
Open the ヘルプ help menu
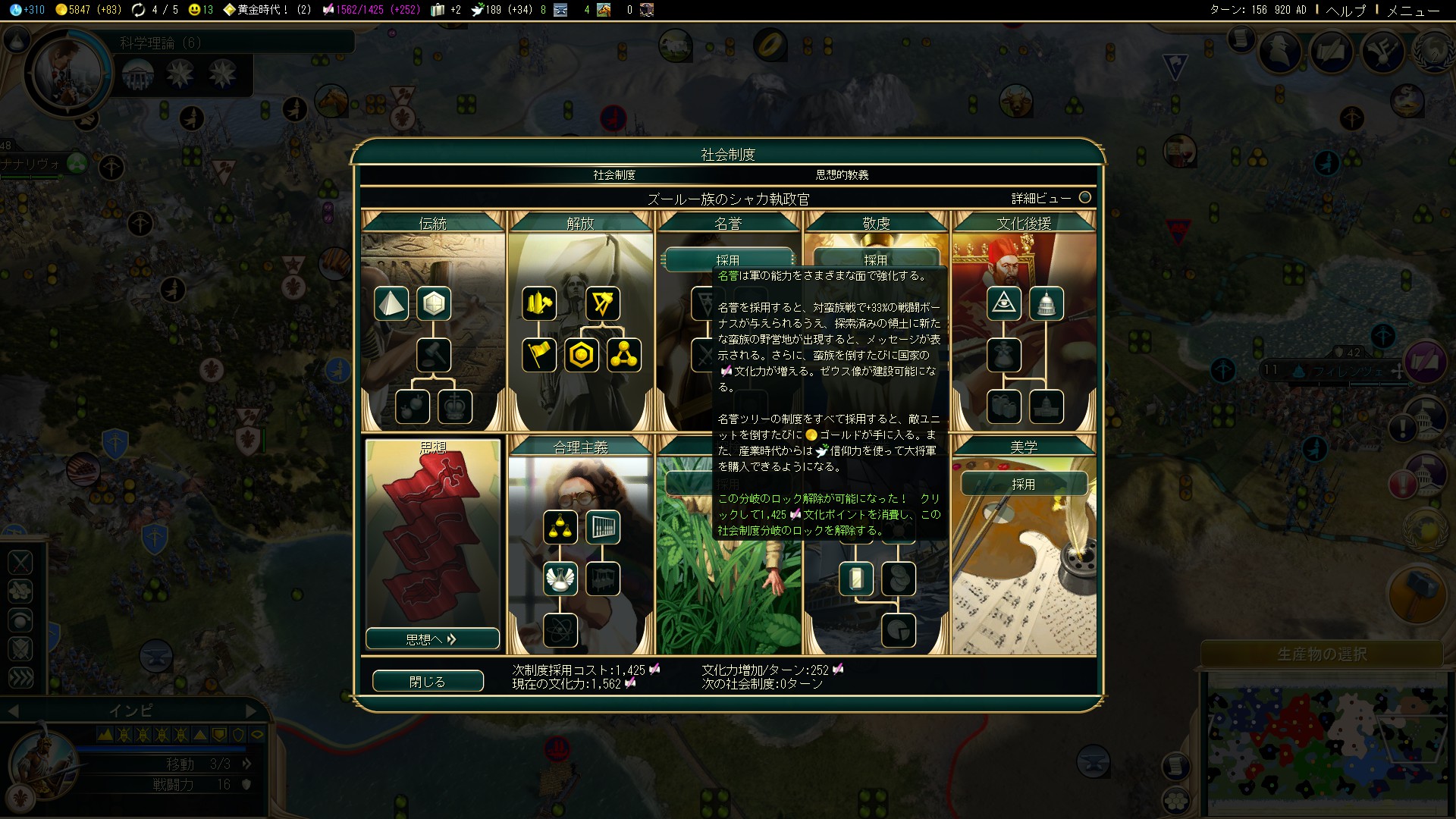pyautogui.click(x=1345, y=10)
